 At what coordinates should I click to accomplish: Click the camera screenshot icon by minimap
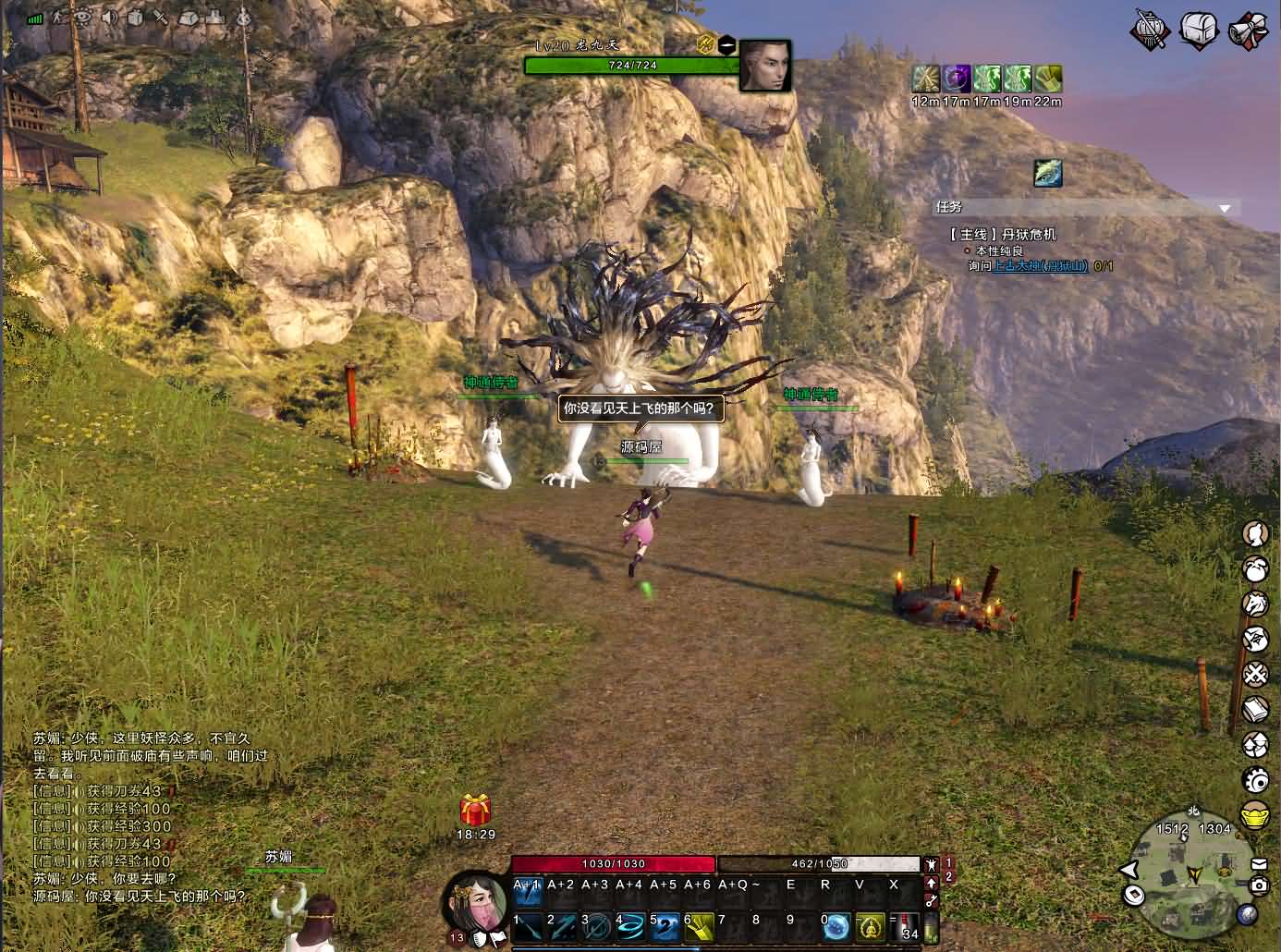coord(1258,885)
